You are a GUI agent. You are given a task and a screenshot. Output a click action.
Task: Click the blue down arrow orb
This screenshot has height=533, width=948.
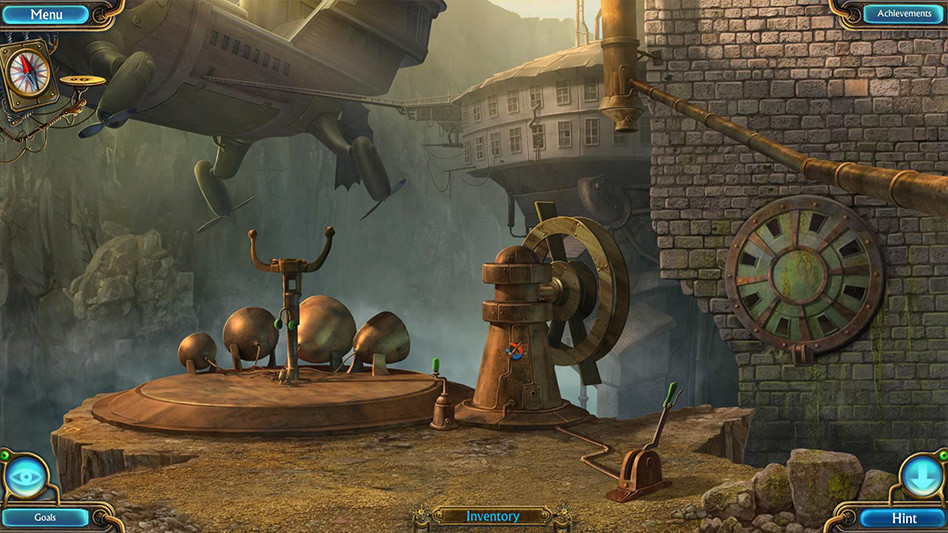[920, 475]
